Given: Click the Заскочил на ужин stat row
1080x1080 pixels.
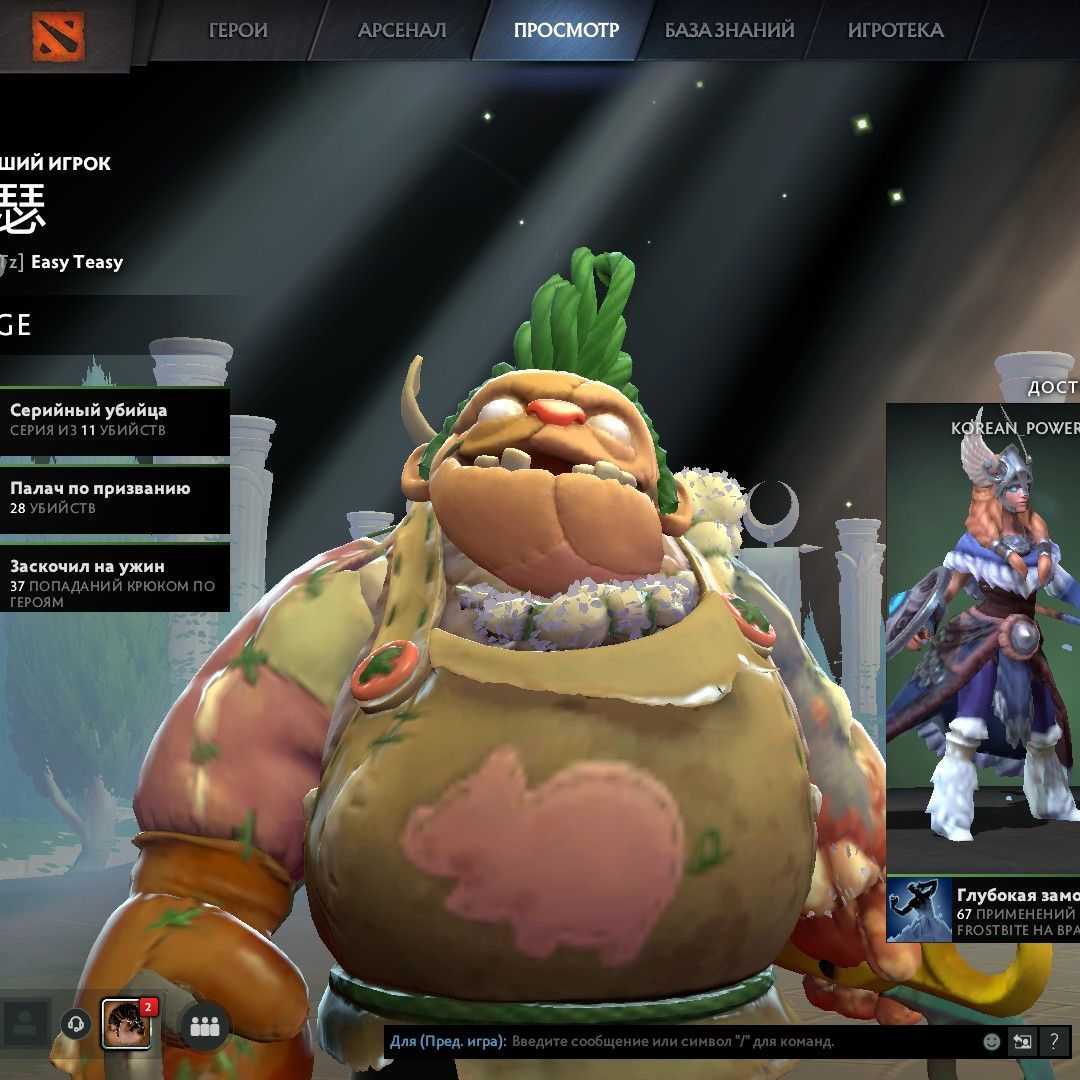Looking at the screenshot, I should tap(114, 577).
